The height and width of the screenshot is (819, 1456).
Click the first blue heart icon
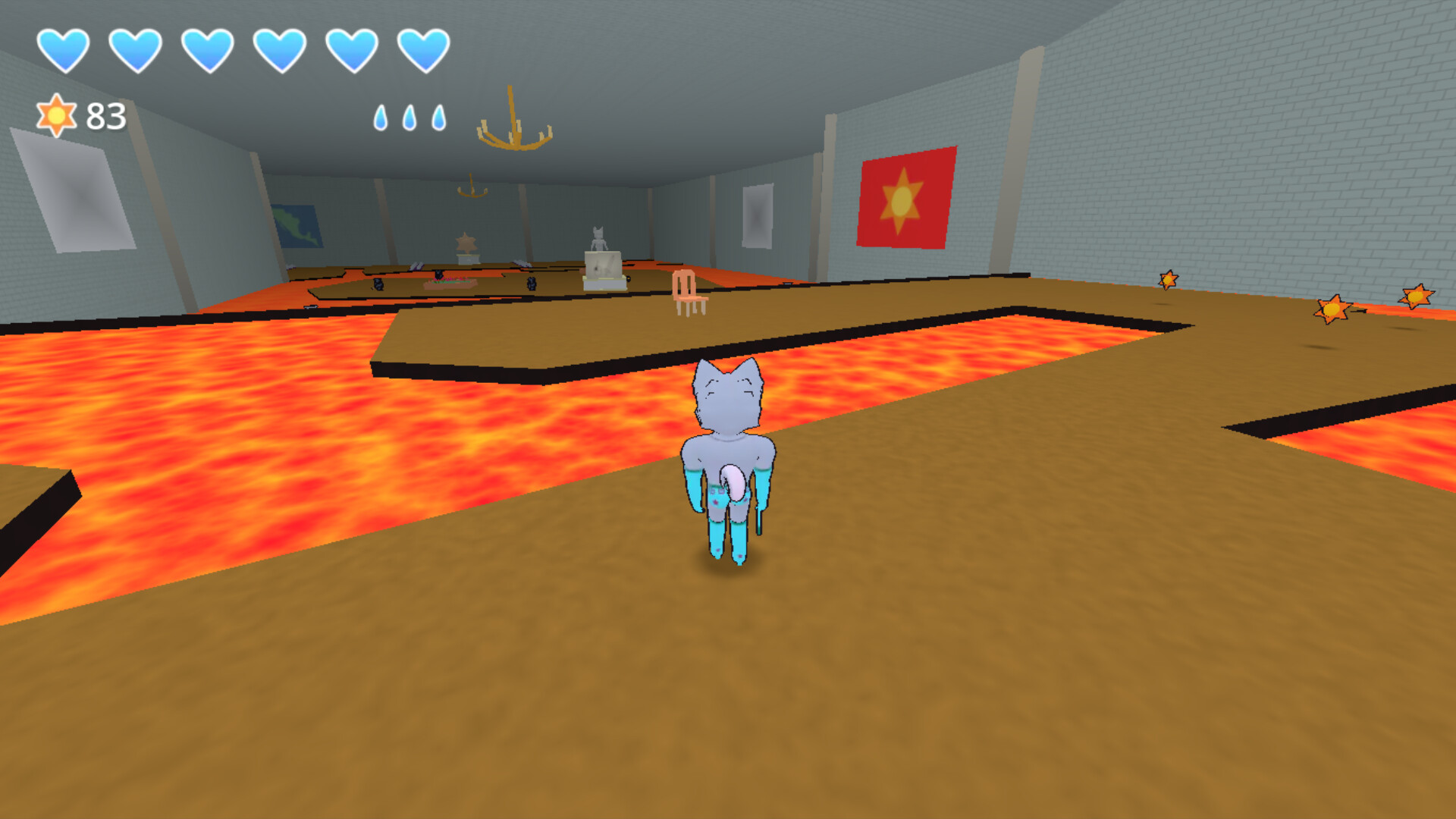64,49
